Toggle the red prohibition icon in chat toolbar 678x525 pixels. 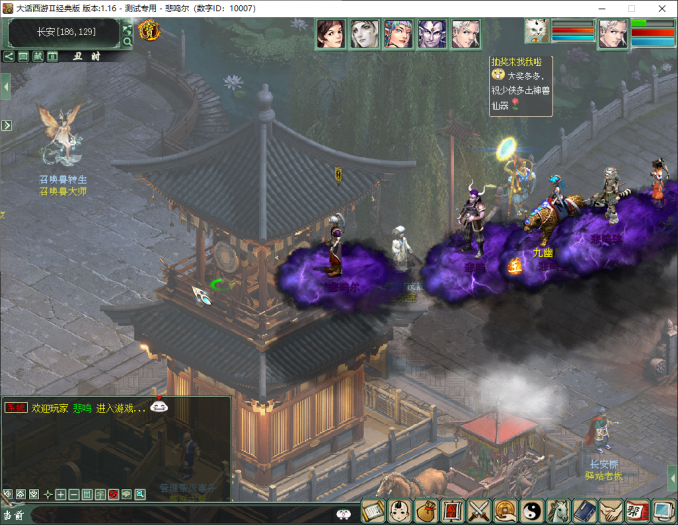[x=113, y=495]
